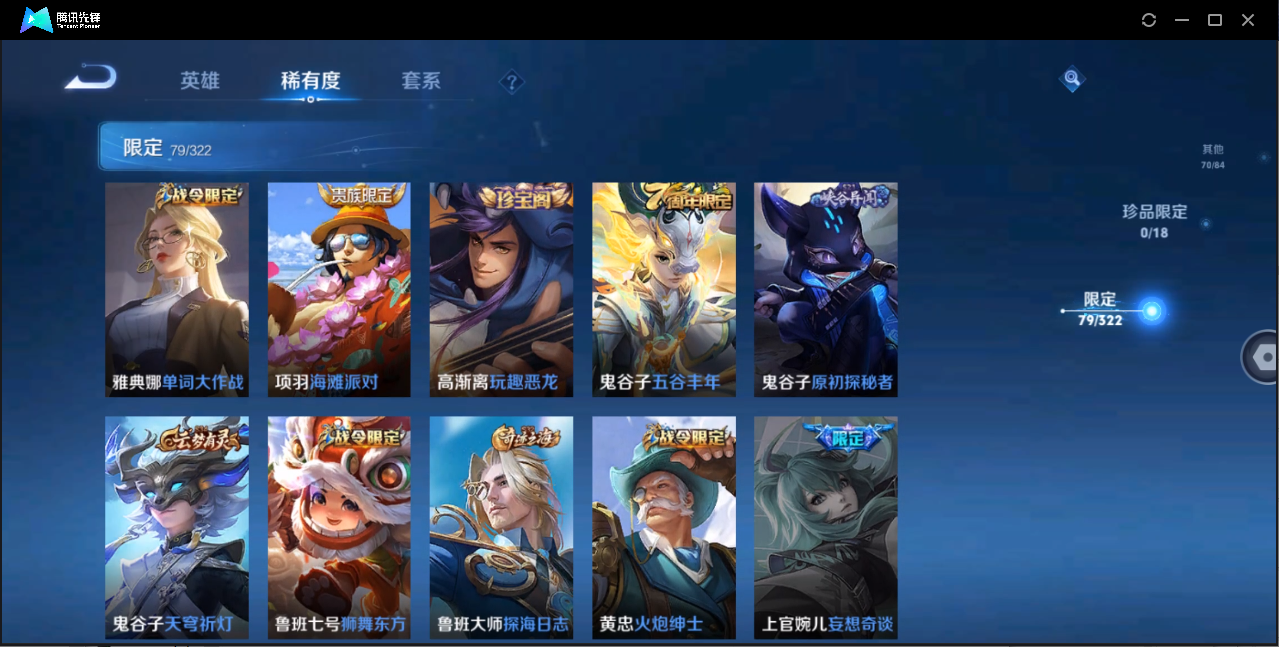Select the 上官婉儿 妄想奇谈 skin card

point(826,527)
